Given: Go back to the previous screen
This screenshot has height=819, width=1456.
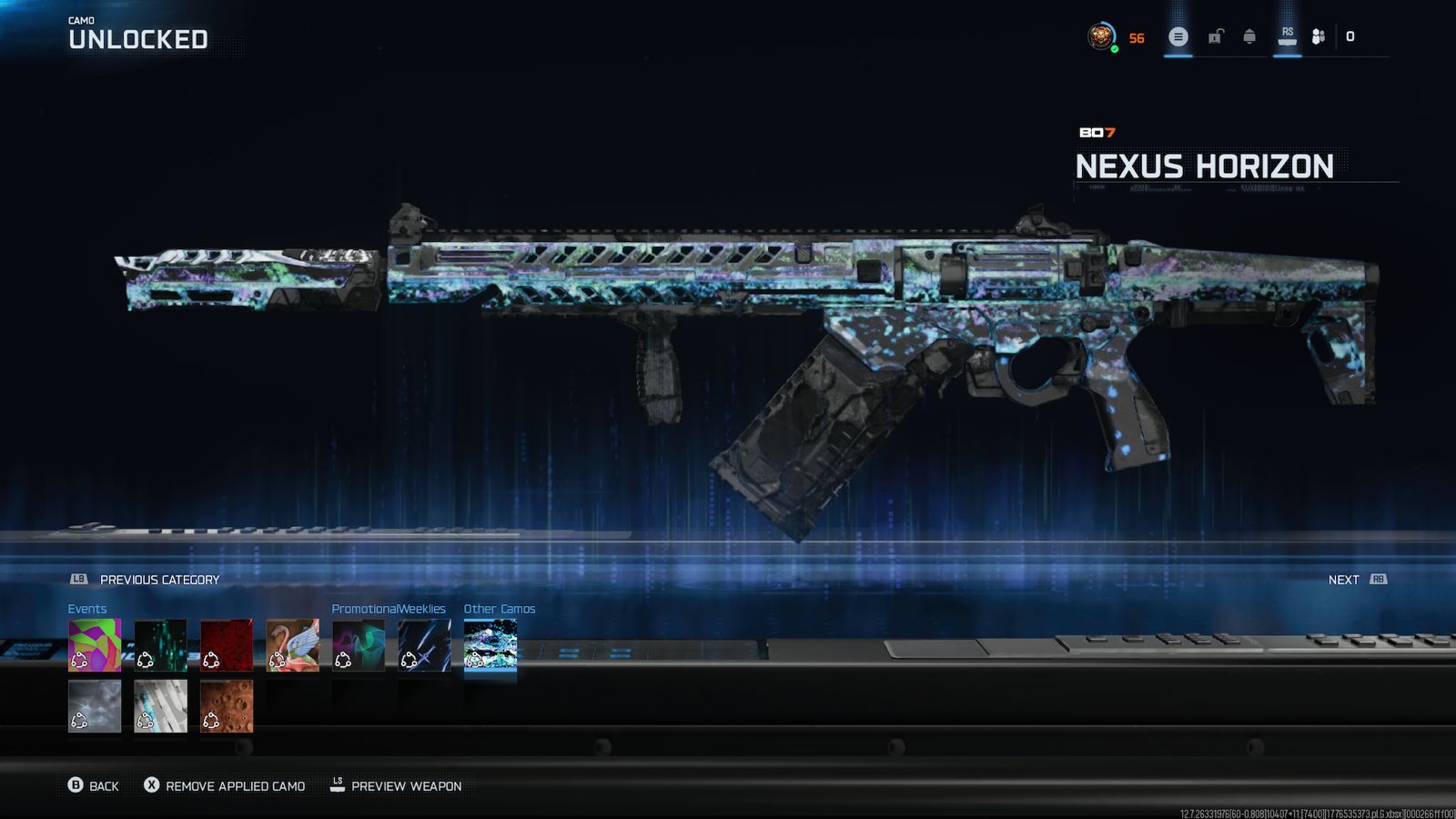Looking at the screenshot, I should [x=94, y=785].
